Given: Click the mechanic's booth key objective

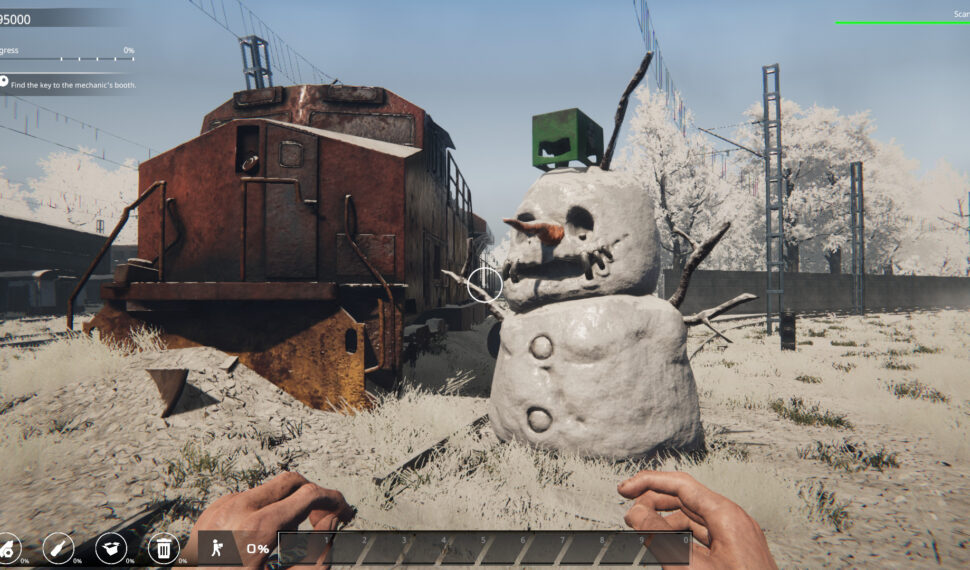Looking at the screenshot, I should tap(73, 85).
